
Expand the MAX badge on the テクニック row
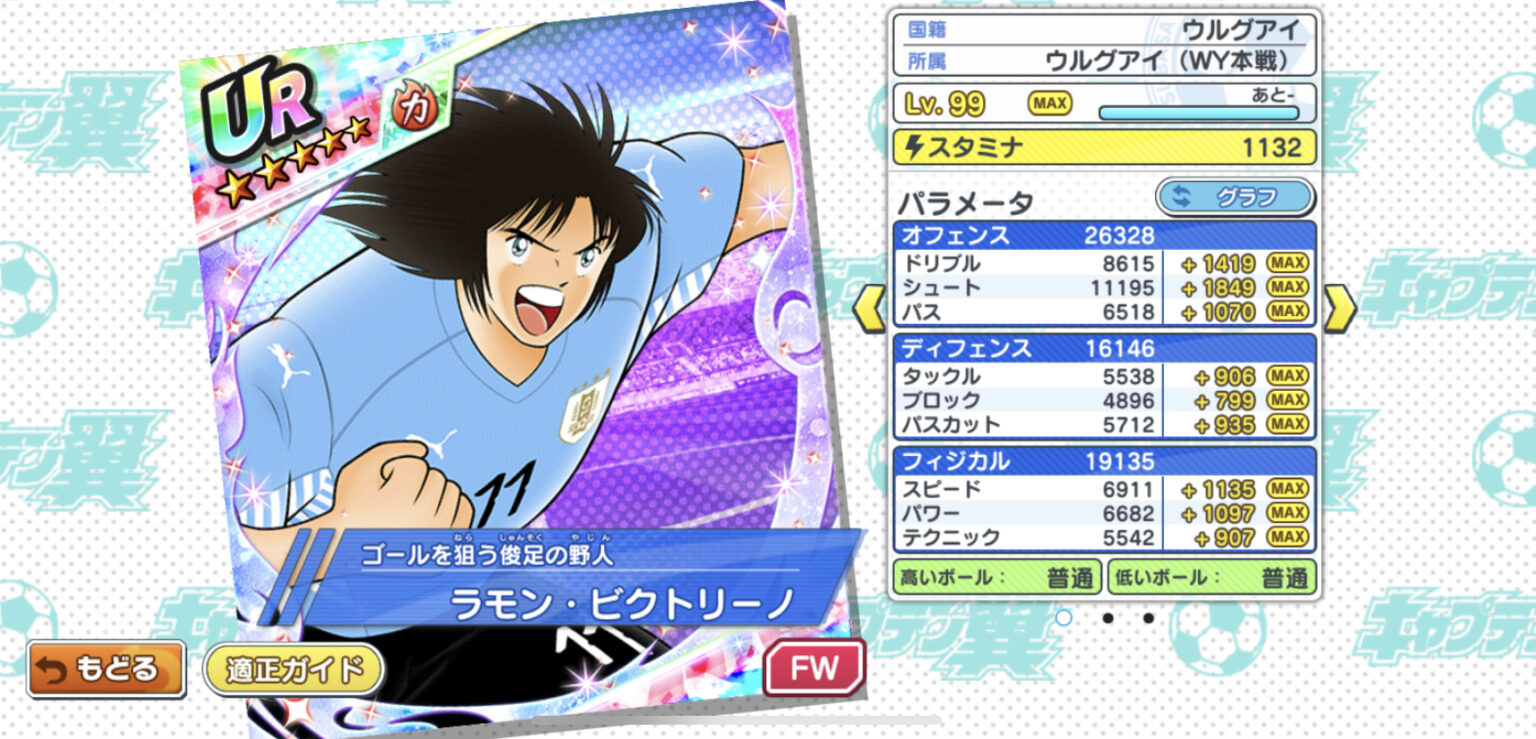click(1290, 538)
